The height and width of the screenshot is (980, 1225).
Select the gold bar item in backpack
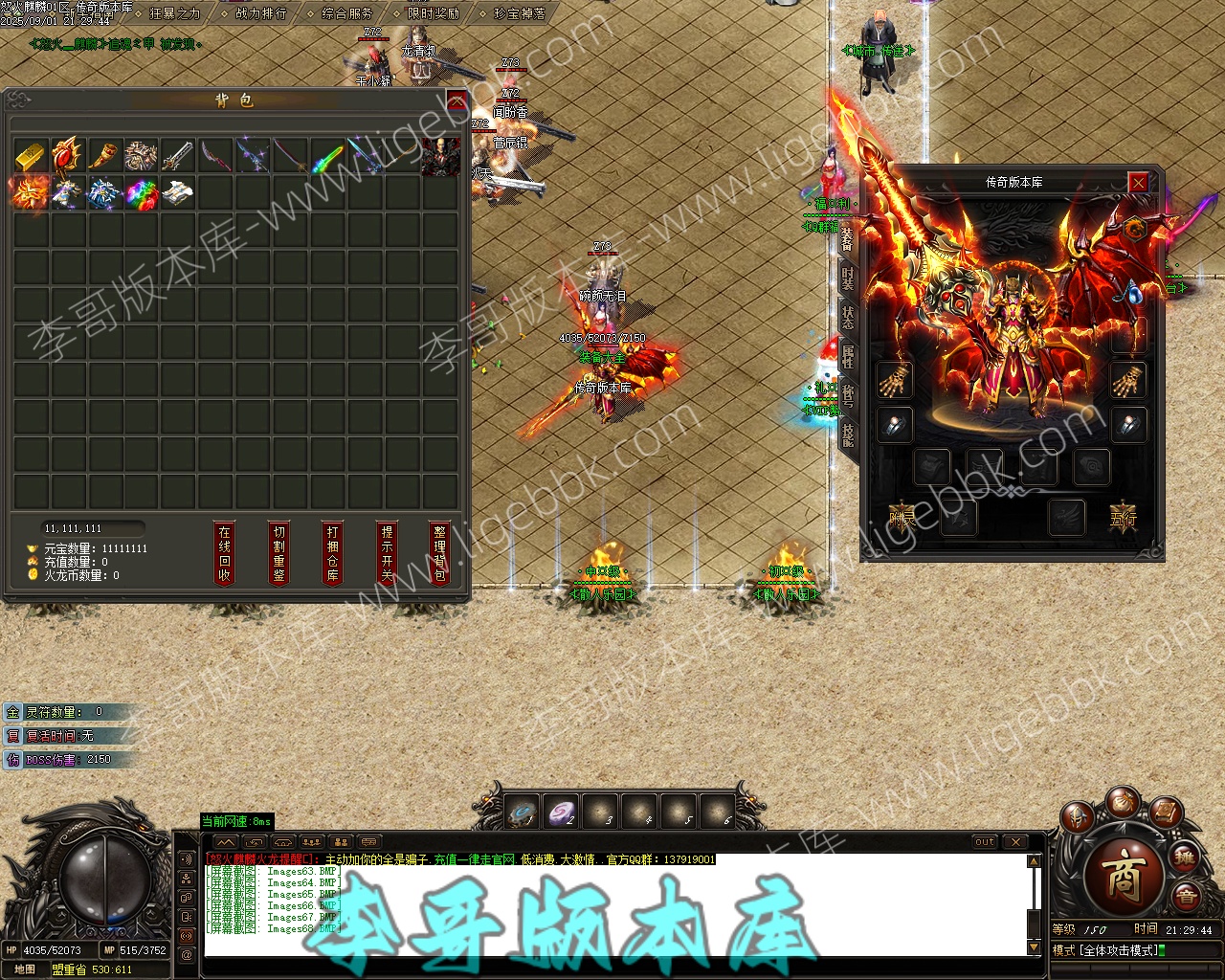point(31,155)
